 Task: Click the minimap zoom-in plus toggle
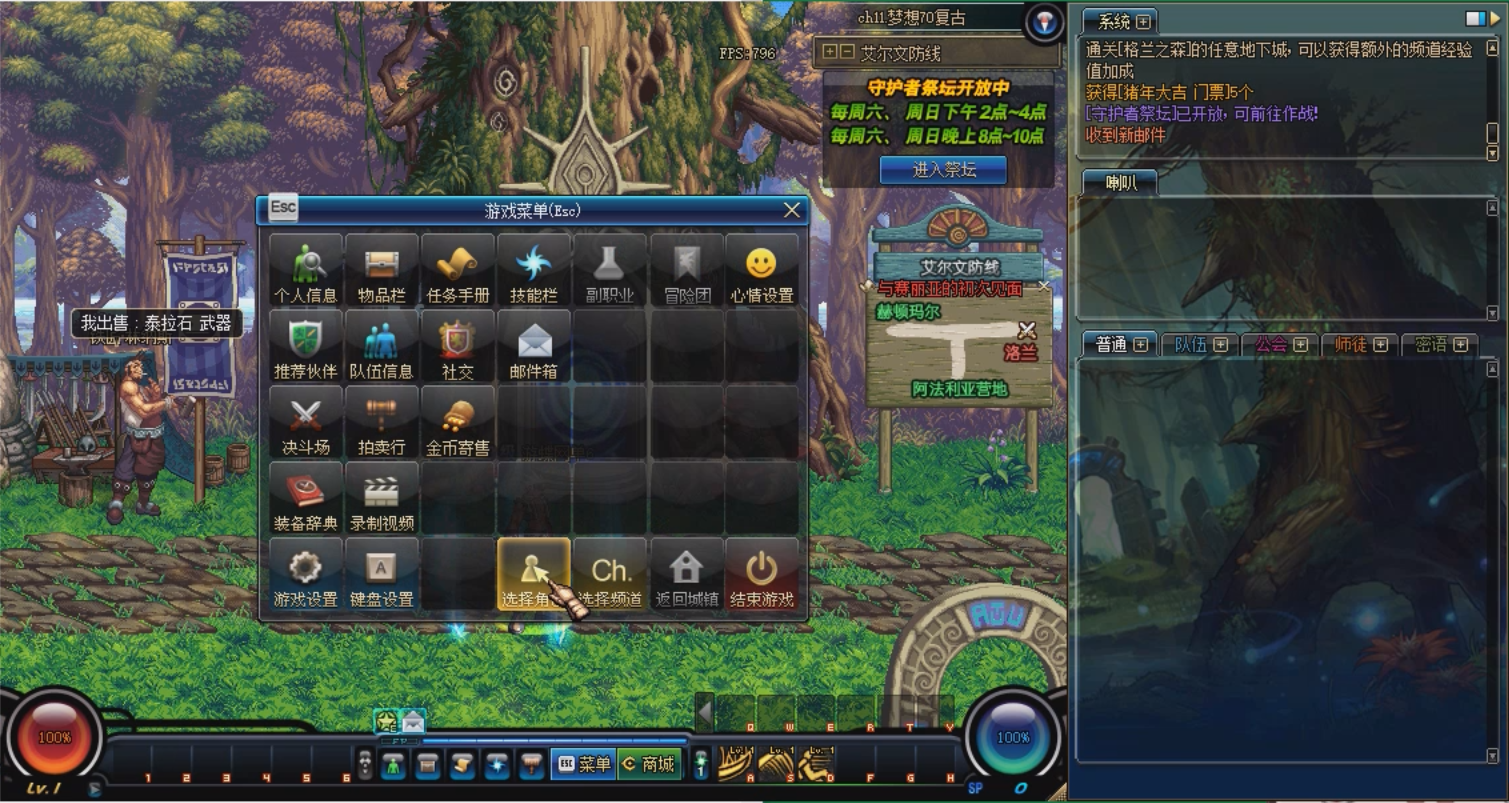coord(830,52)
